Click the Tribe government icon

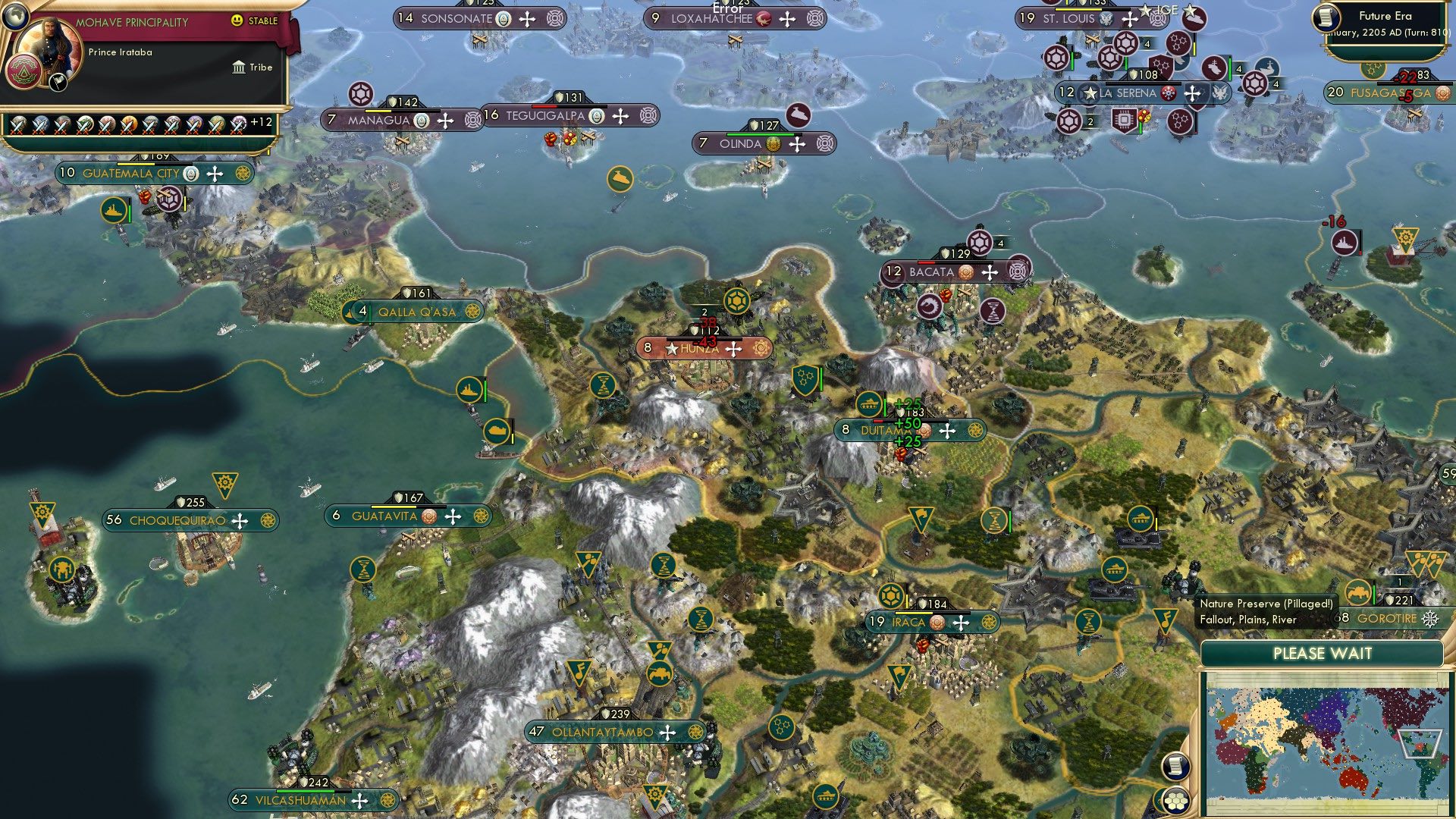(240, 67)
